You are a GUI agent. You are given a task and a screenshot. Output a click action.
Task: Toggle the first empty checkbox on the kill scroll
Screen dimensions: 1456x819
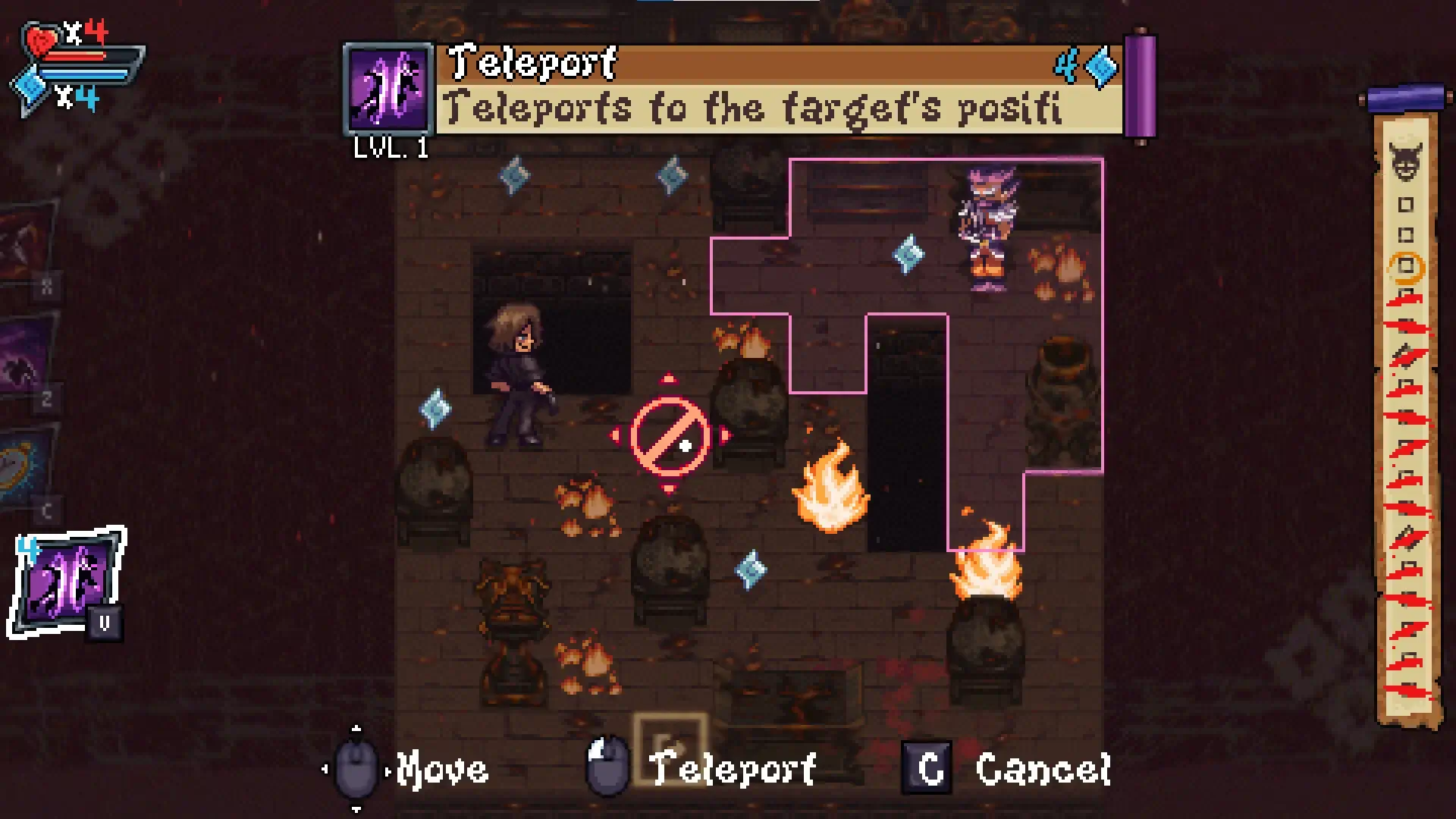point(1406,204)
